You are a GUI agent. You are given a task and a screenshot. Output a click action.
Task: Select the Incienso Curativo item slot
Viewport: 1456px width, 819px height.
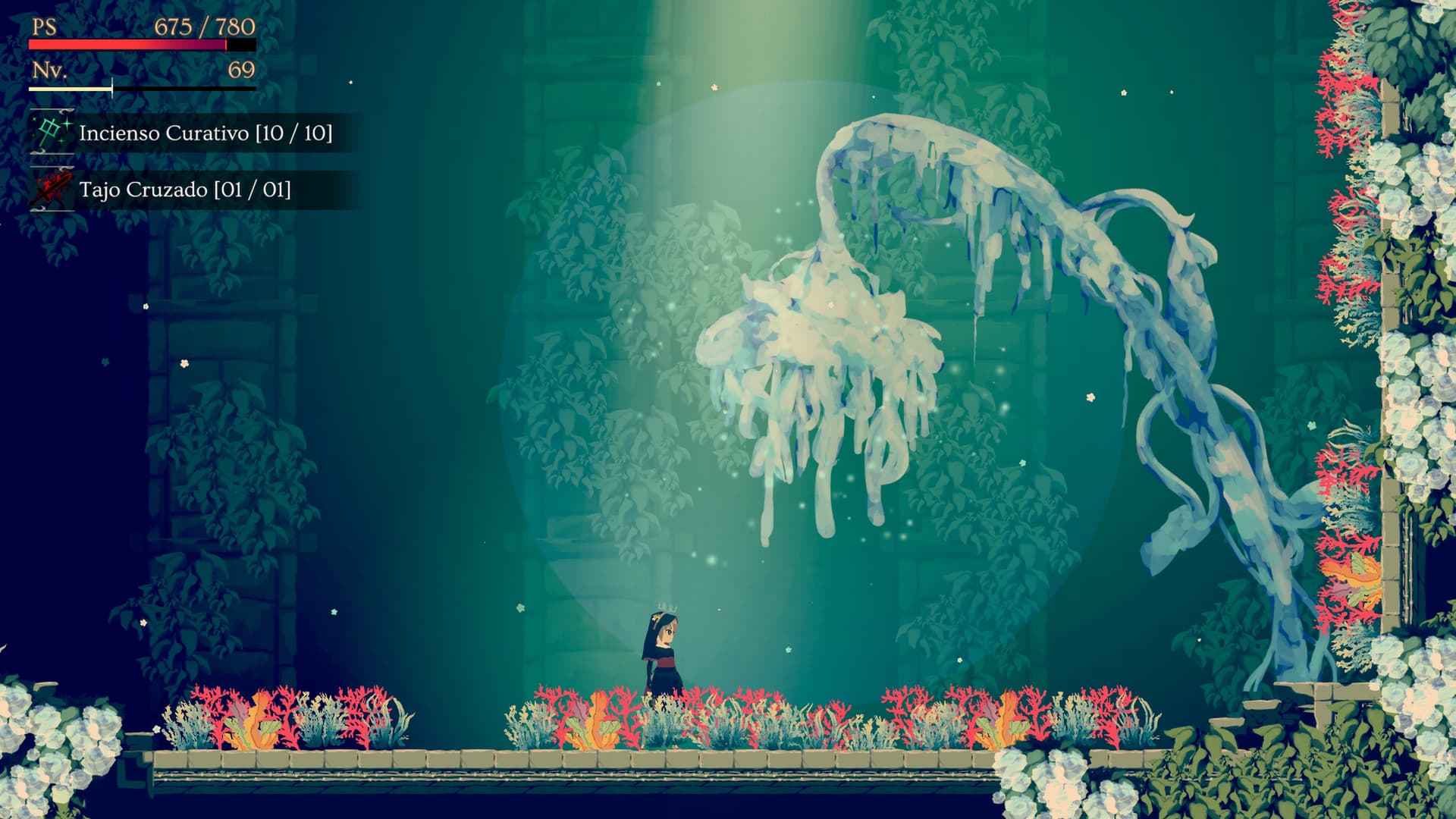[x=182, y=133]
